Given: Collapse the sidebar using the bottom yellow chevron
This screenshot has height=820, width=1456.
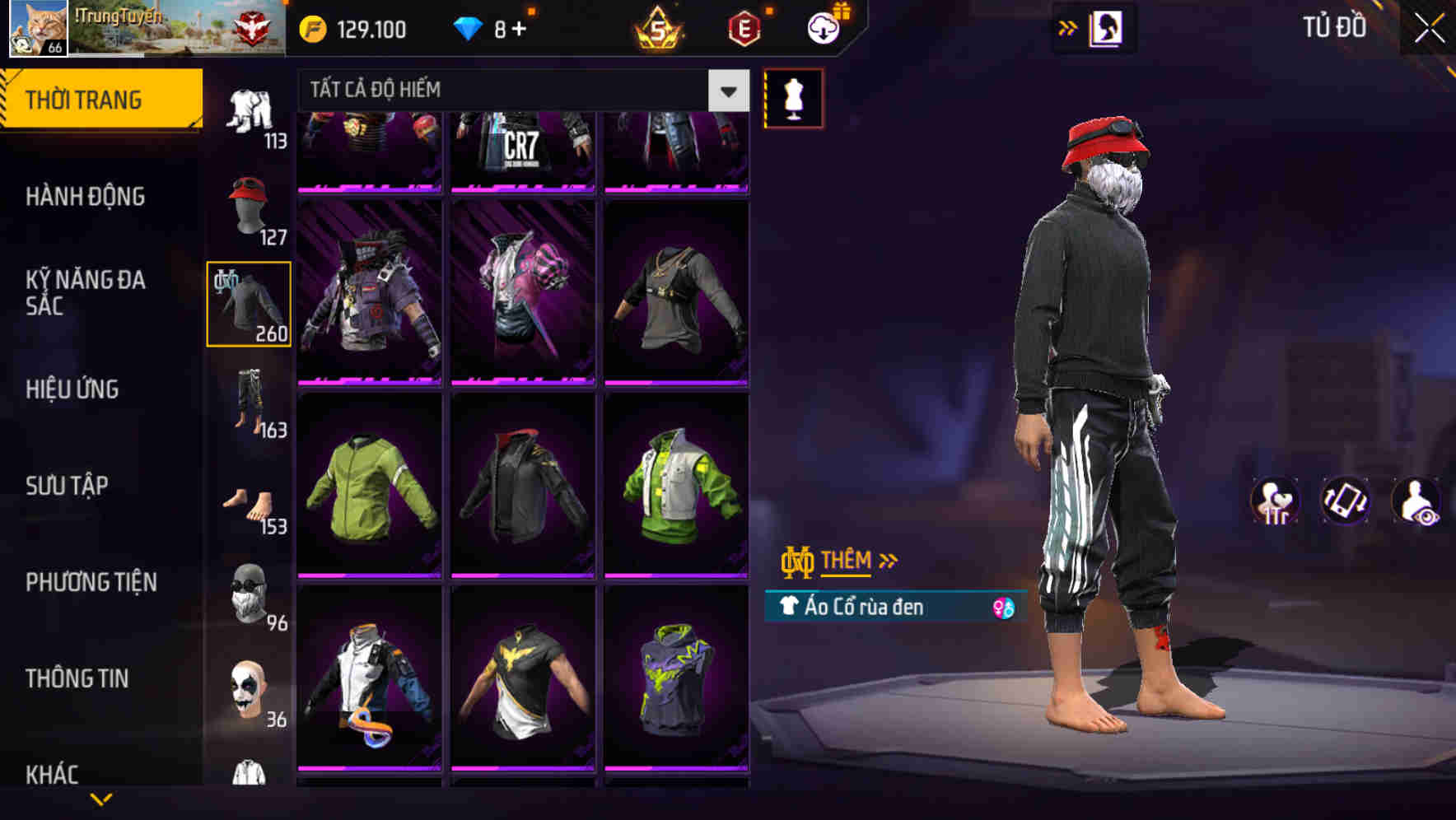Looking at the screenshot, I should click(x=101, y=800).
